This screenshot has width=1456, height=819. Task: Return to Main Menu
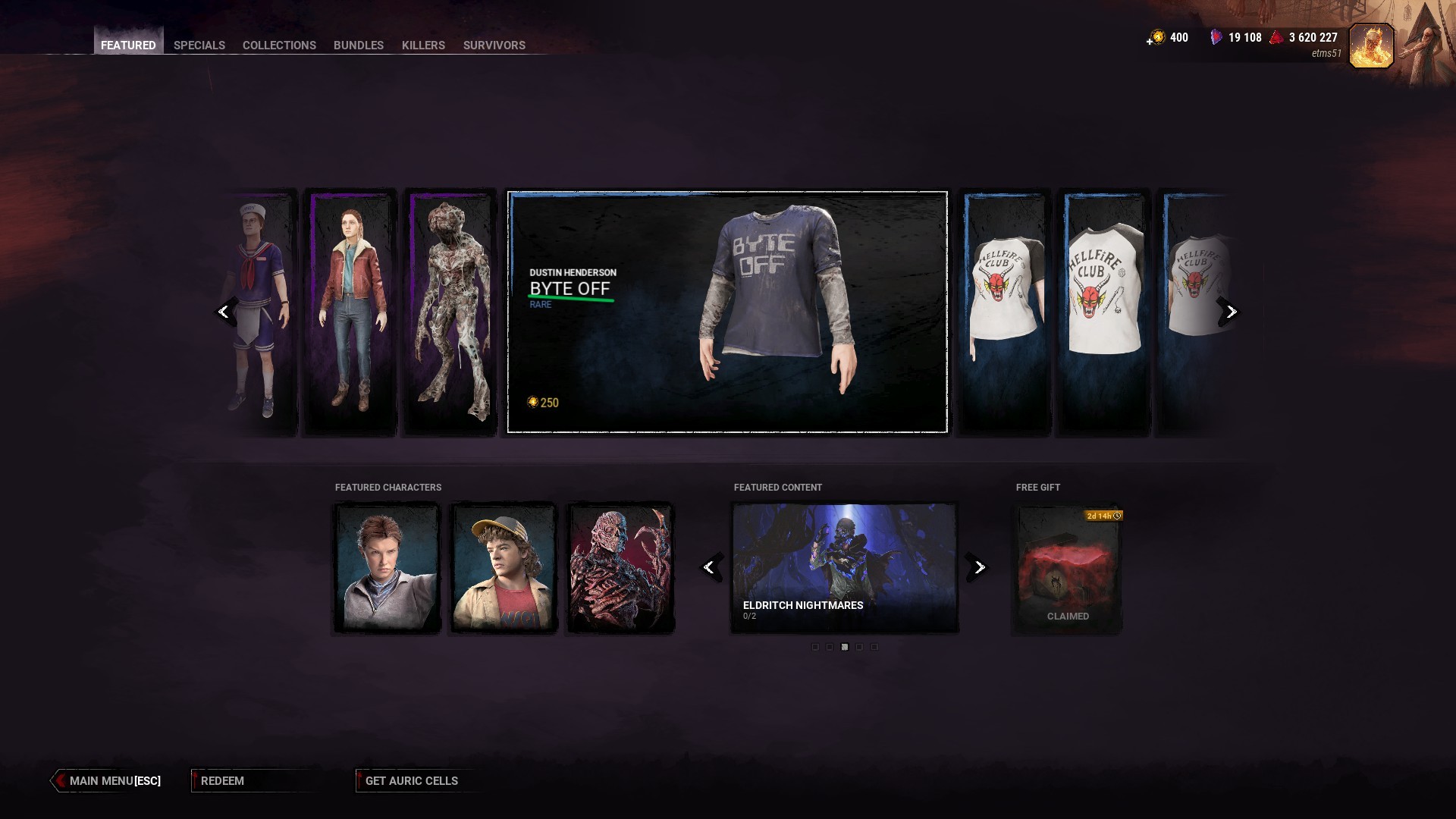click(114, 781)
